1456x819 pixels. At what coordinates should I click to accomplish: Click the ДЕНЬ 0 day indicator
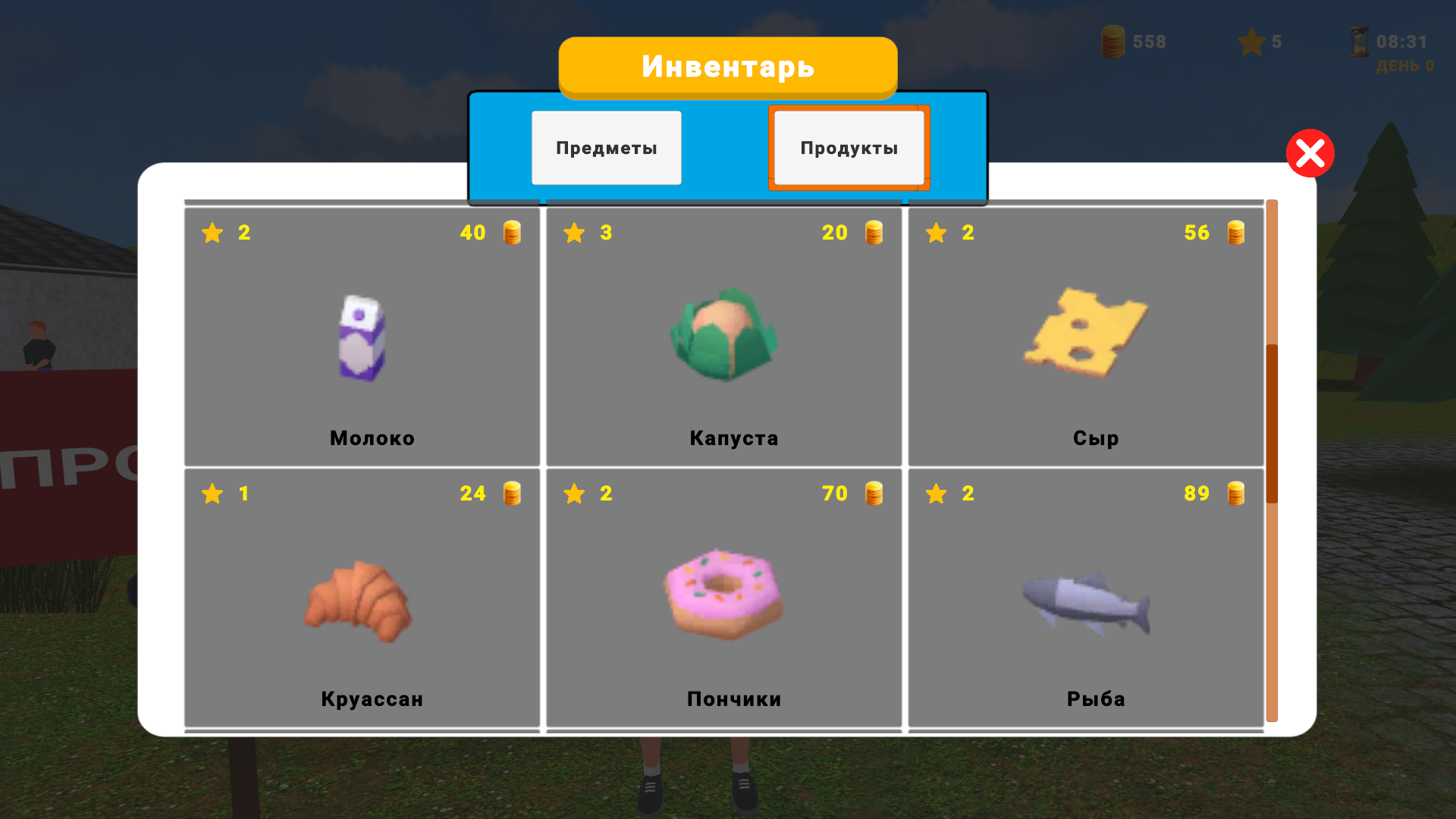click(1404, 66)
